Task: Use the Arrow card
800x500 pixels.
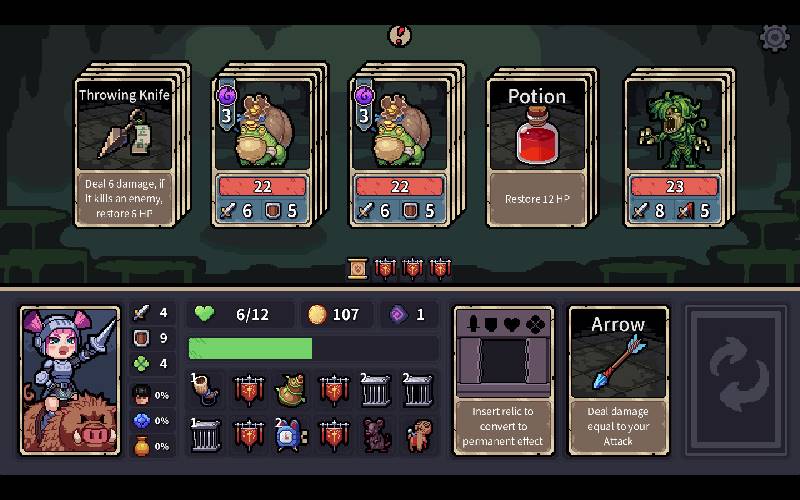Action: tap(618, 380)
